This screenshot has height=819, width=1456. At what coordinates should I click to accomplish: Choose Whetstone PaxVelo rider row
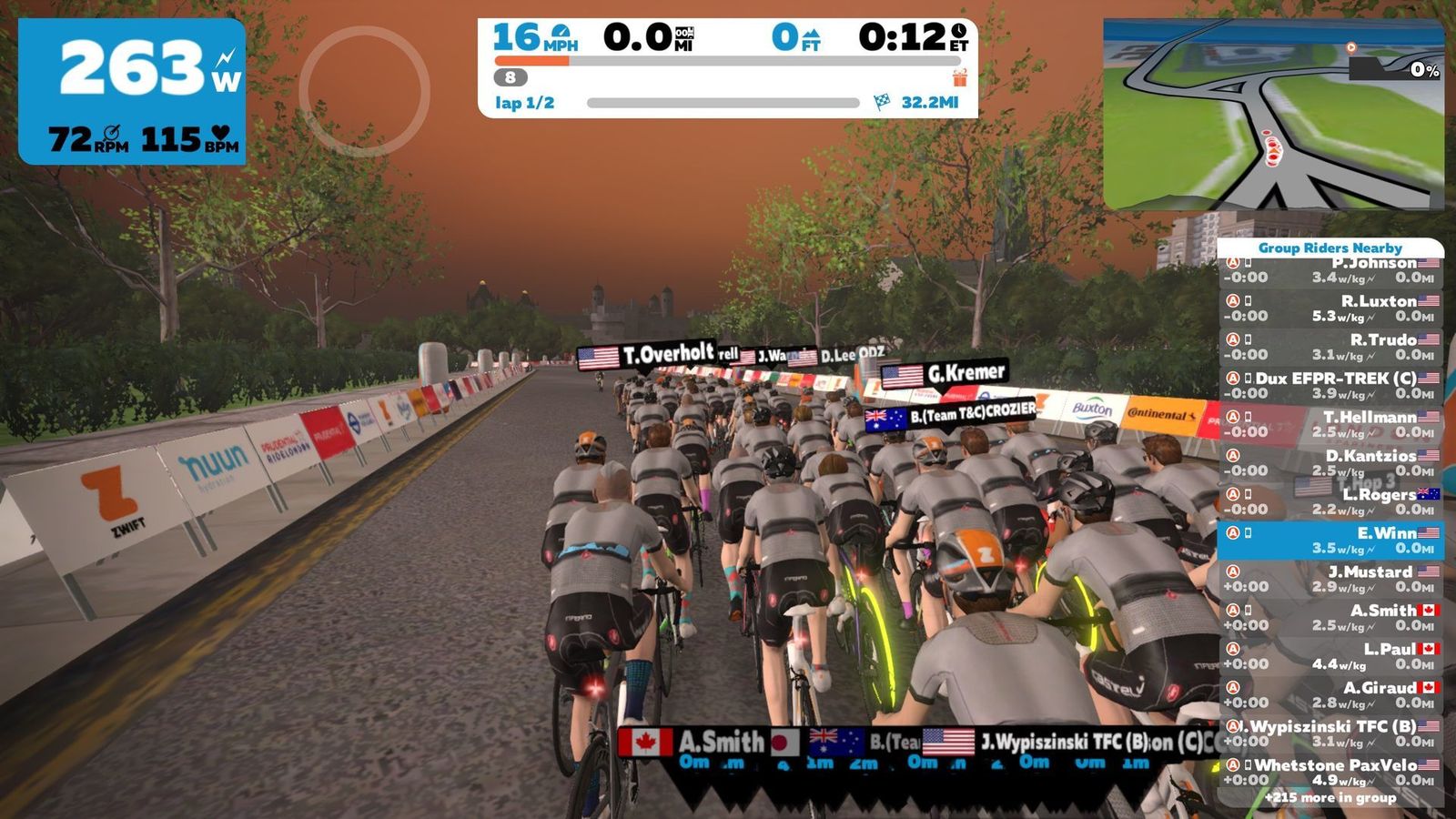[x=1330, y=772]
